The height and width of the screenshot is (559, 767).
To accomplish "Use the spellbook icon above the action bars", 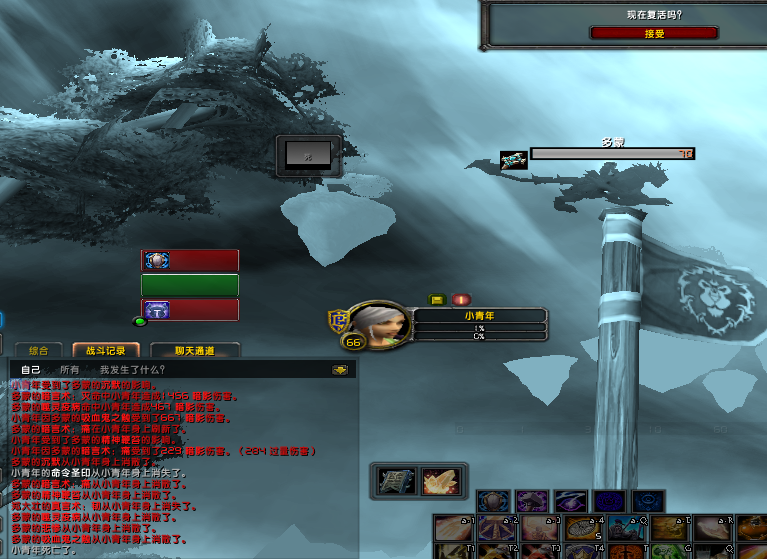I will [392, 481].
